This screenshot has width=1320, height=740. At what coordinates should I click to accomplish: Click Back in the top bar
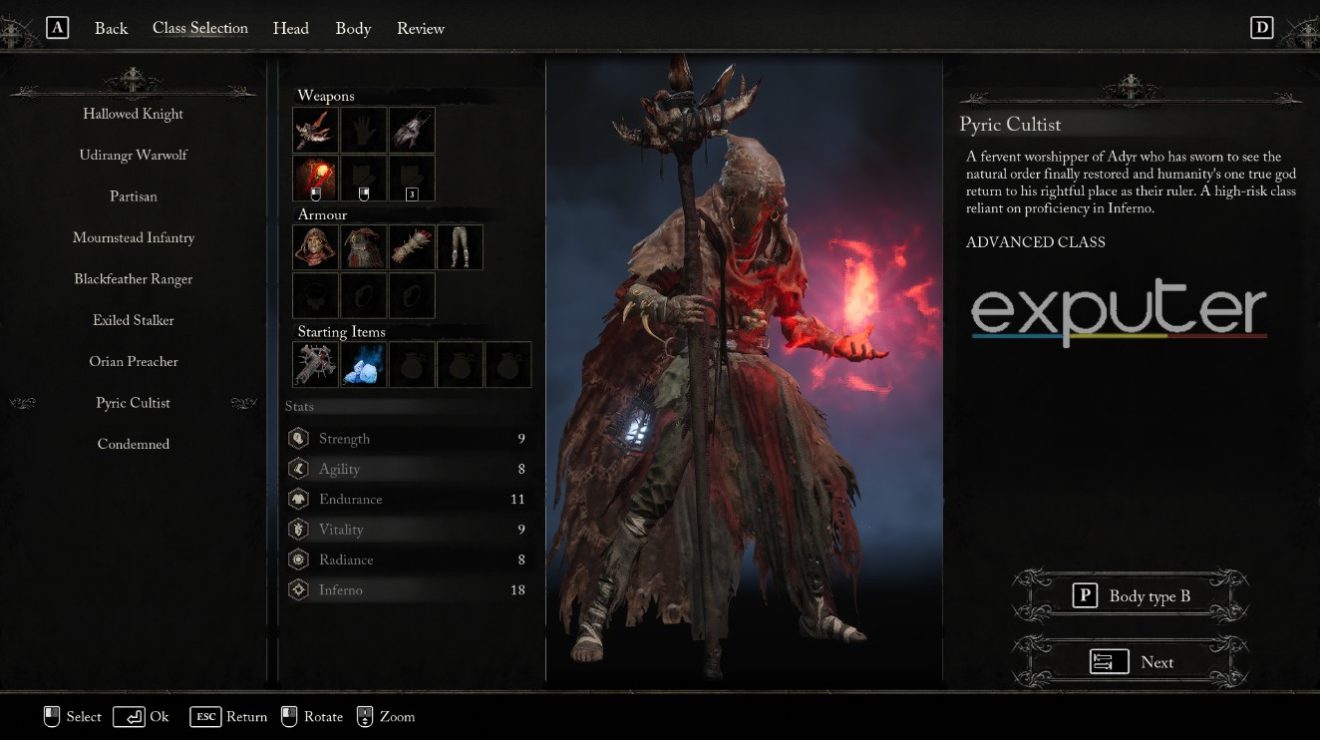pyautogui.click(x=110, y=28)
